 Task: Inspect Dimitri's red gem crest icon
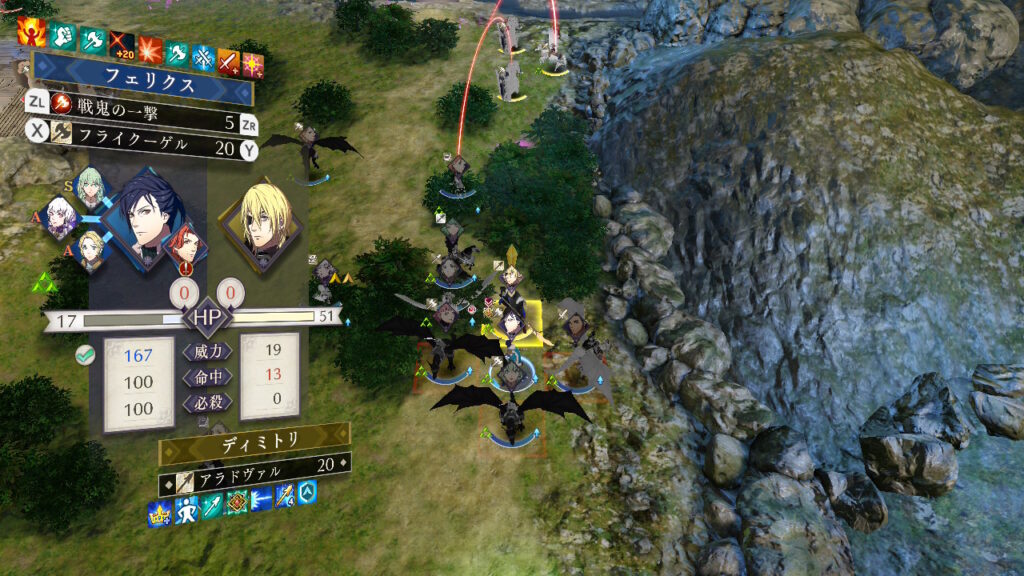click(236, 503)
